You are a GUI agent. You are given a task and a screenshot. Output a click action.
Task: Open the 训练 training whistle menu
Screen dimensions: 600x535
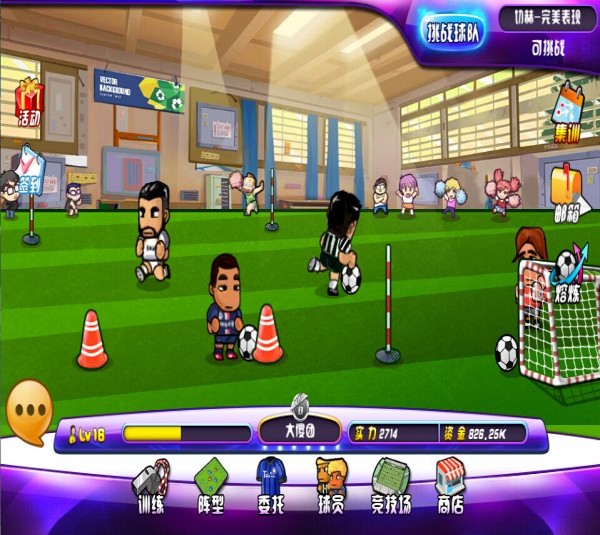click(x=150, y=486)
